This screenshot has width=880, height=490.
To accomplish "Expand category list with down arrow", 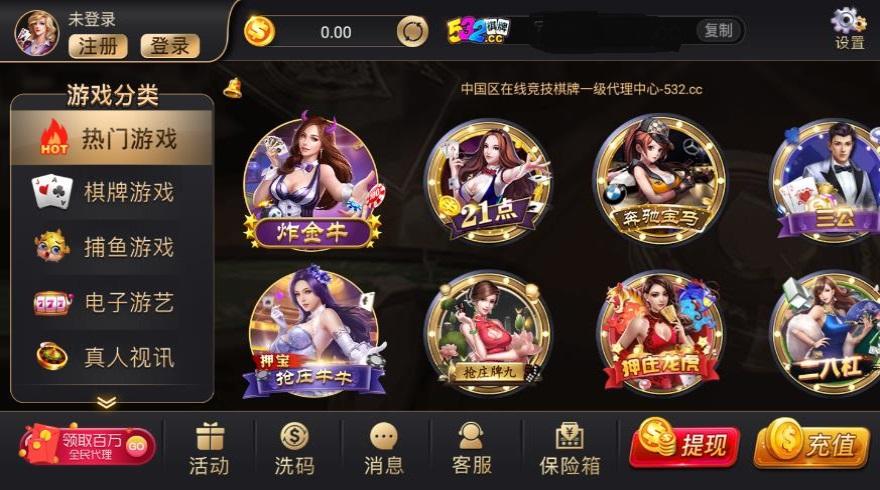I will point(106,402).
